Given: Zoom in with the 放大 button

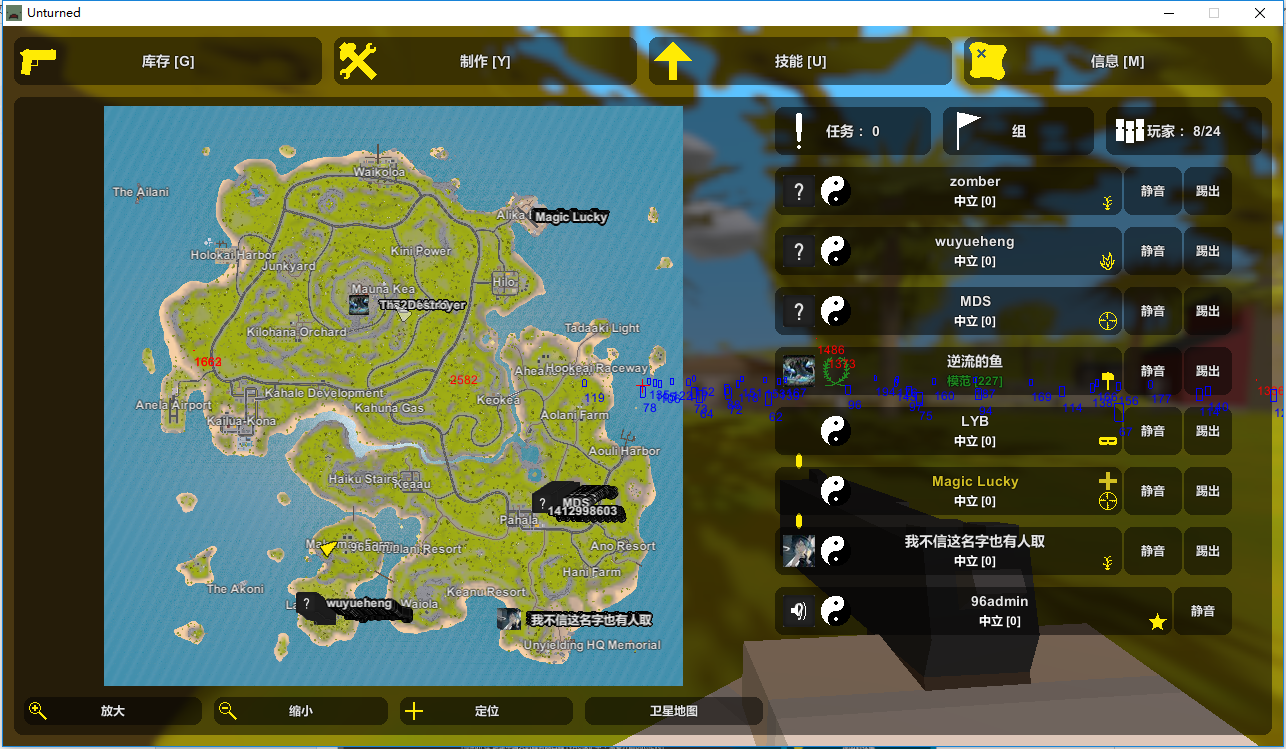Looking at the screenshot, I should point(113,711).
